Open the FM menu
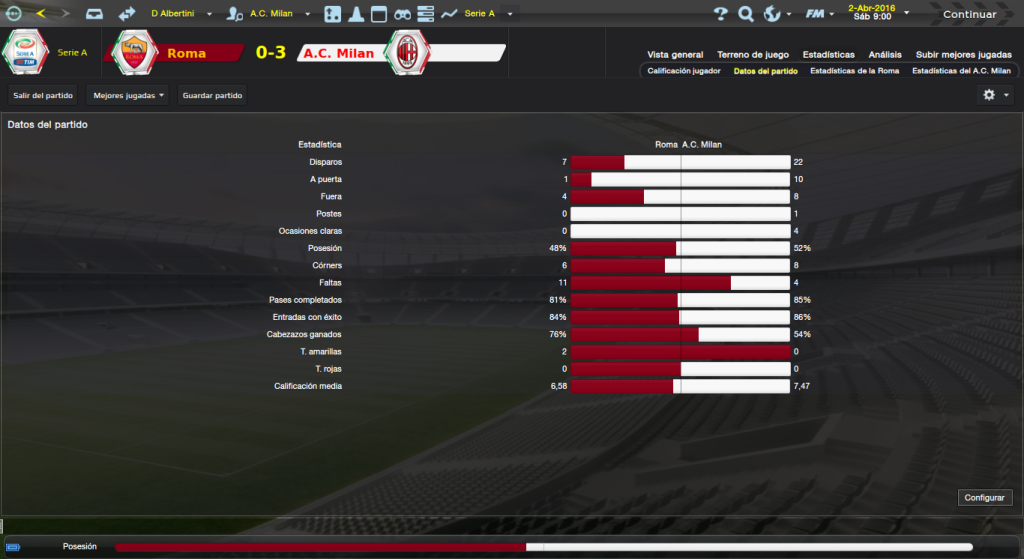This screenshot has width=1024, height=559. 820,14
